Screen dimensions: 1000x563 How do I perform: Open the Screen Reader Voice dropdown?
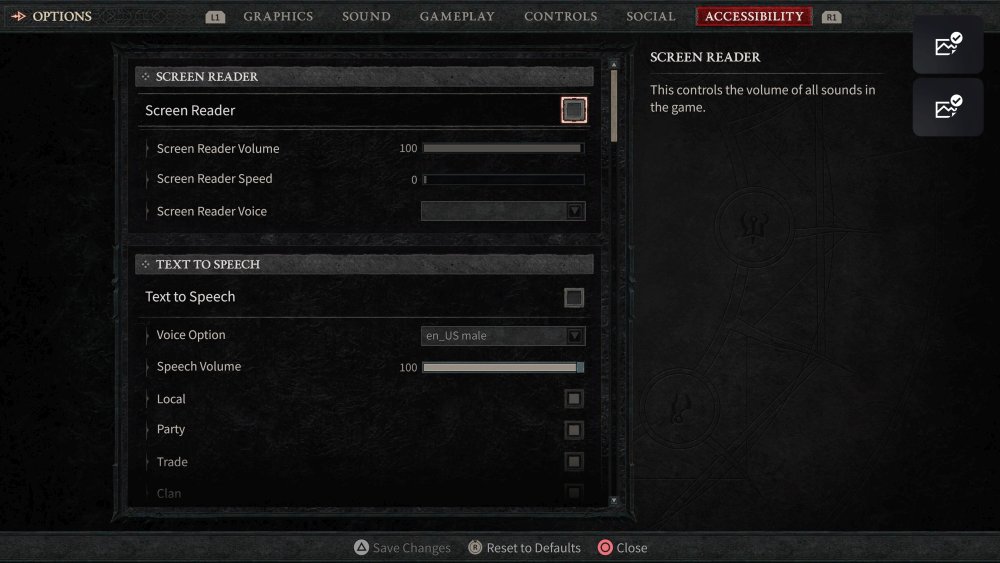[503, 211]
